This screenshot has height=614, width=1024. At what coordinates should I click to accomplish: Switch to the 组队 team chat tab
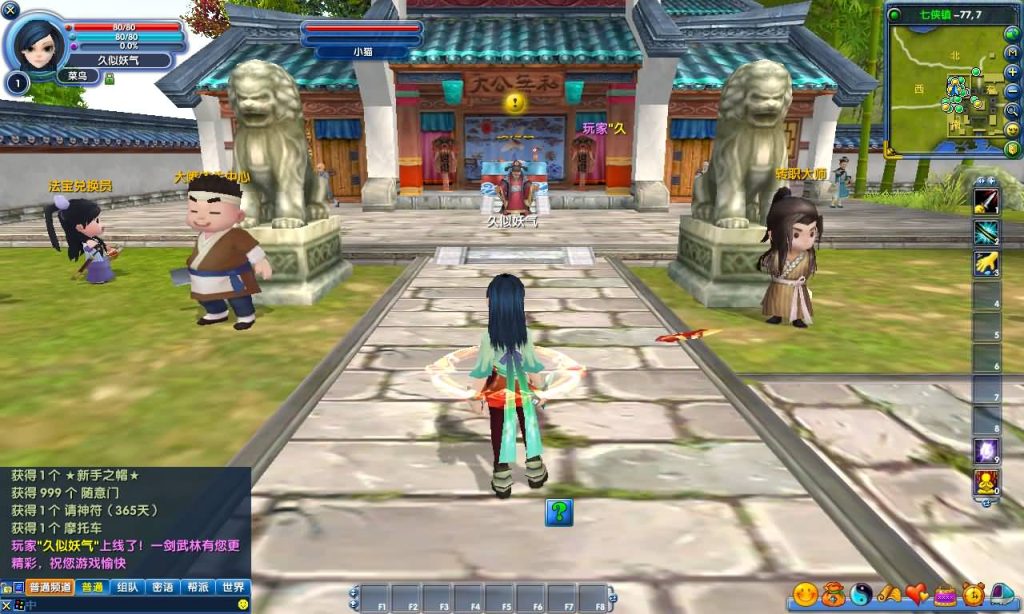tap(127, 587)
